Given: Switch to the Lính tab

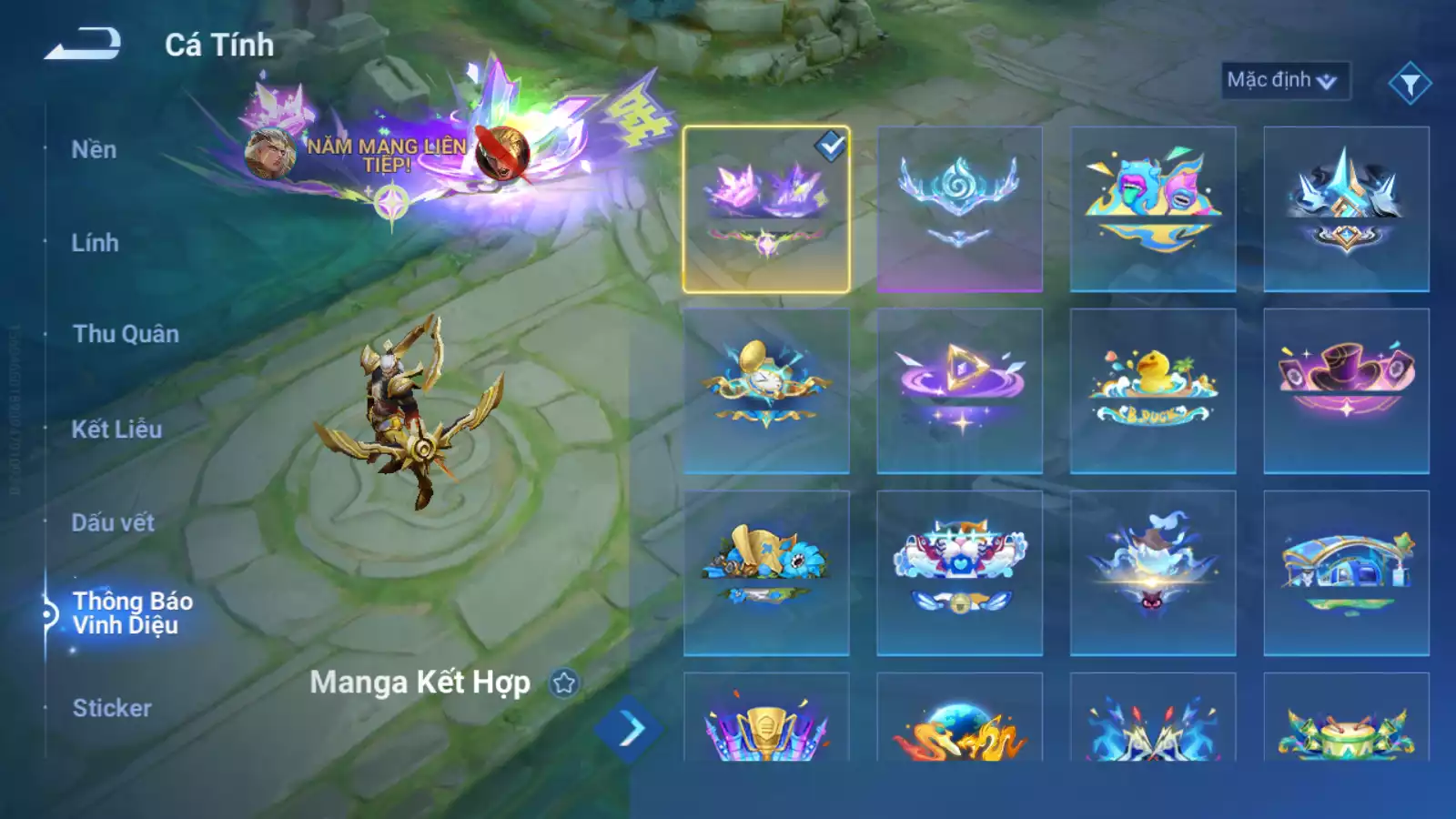Looking at the screenshot, I should tap(96, 243).
